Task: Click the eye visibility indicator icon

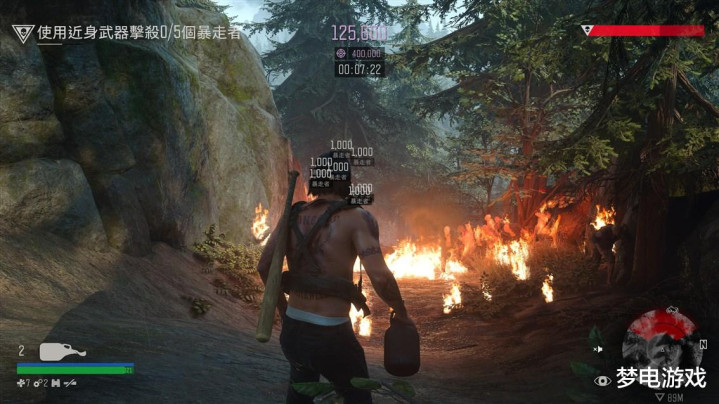Action: click(x=602, y=380)
